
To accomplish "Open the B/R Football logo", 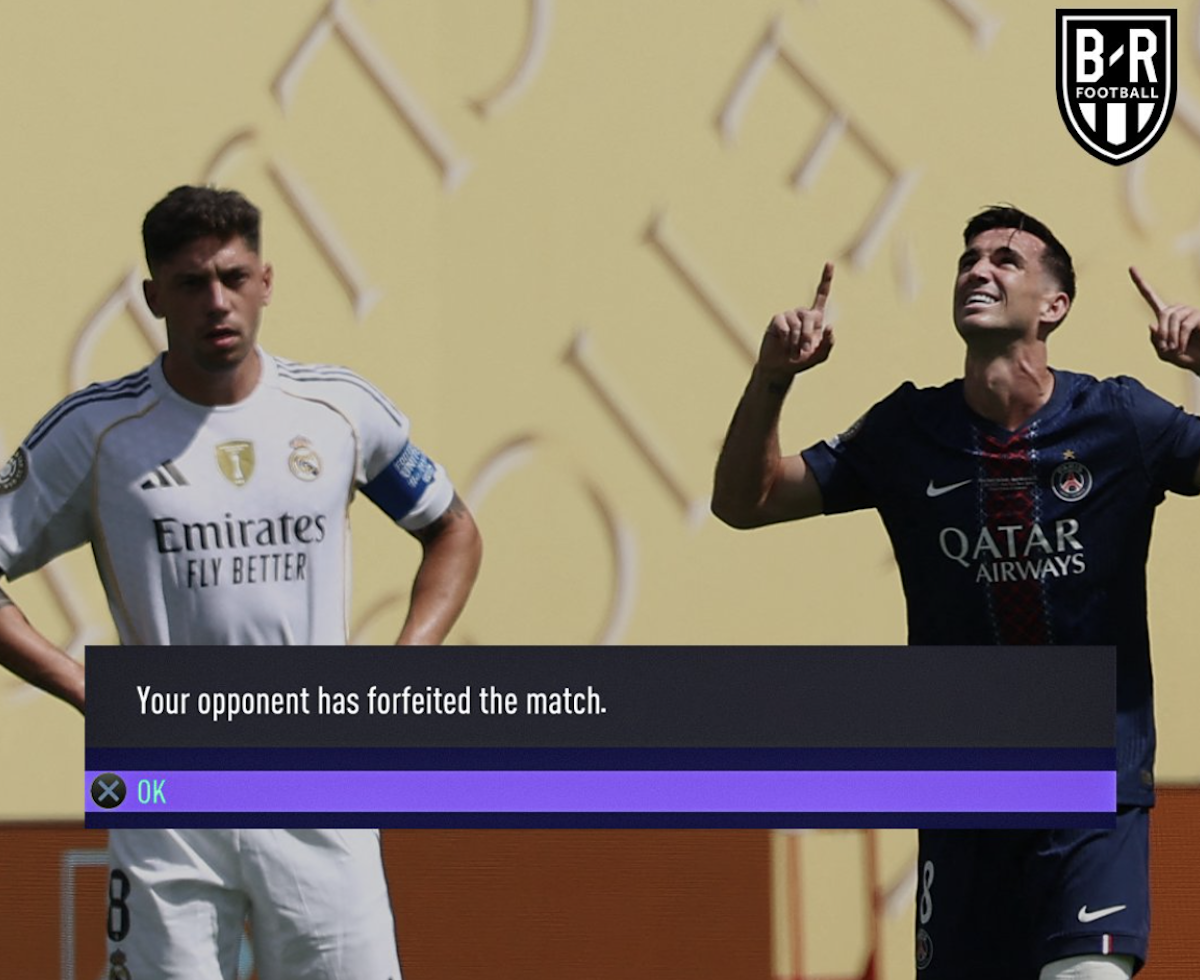I will [x=1116, y=85].
